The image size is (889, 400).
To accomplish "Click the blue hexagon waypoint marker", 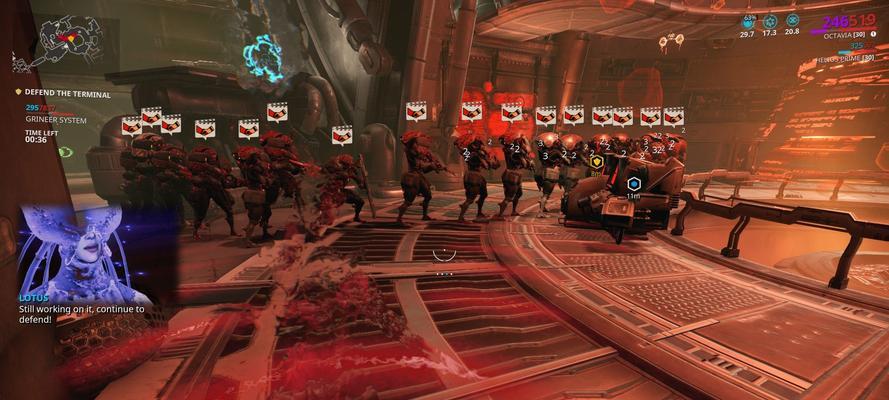I will 633,185.
